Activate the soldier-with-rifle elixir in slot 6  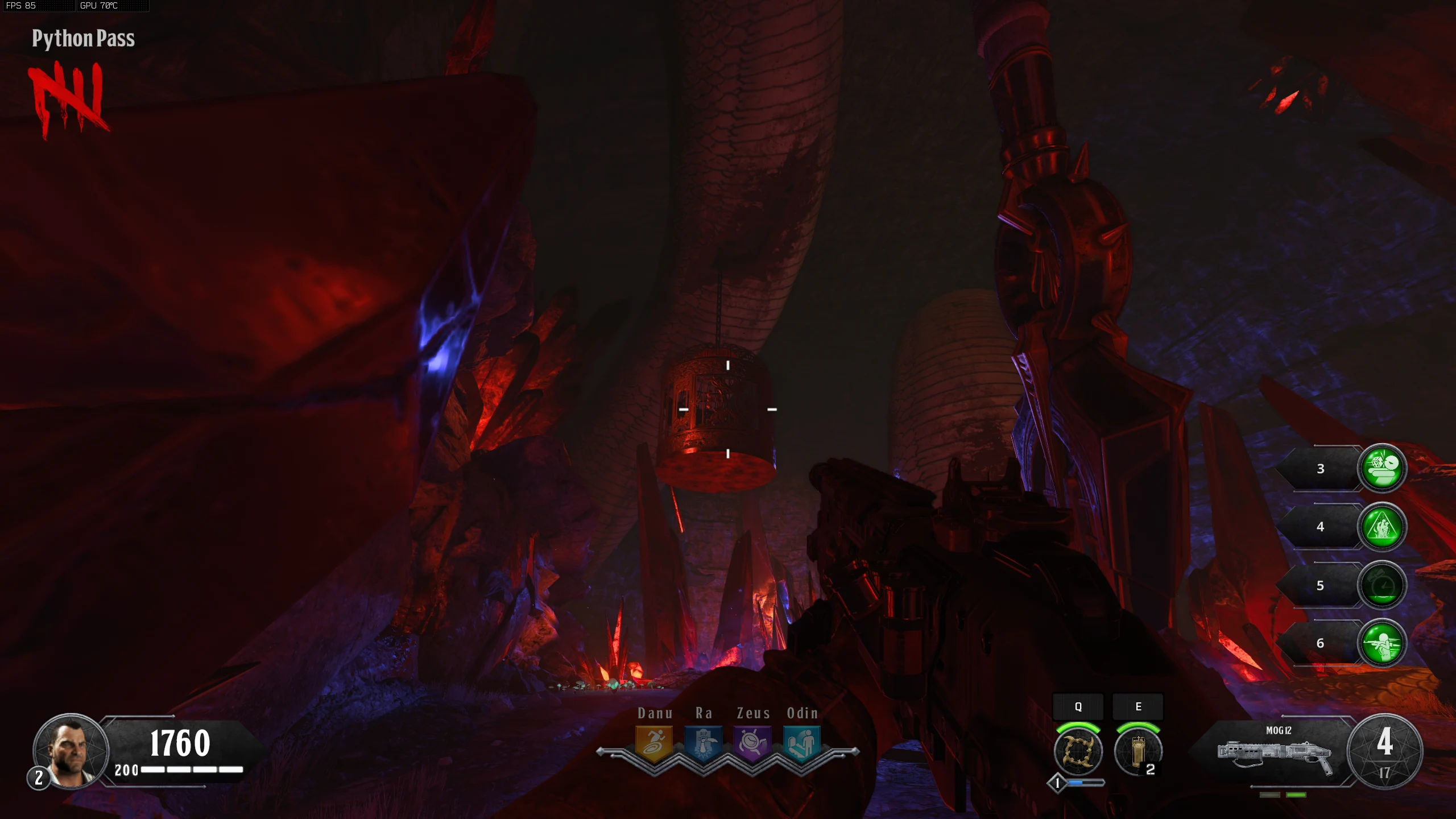(x=1382, y=643)
